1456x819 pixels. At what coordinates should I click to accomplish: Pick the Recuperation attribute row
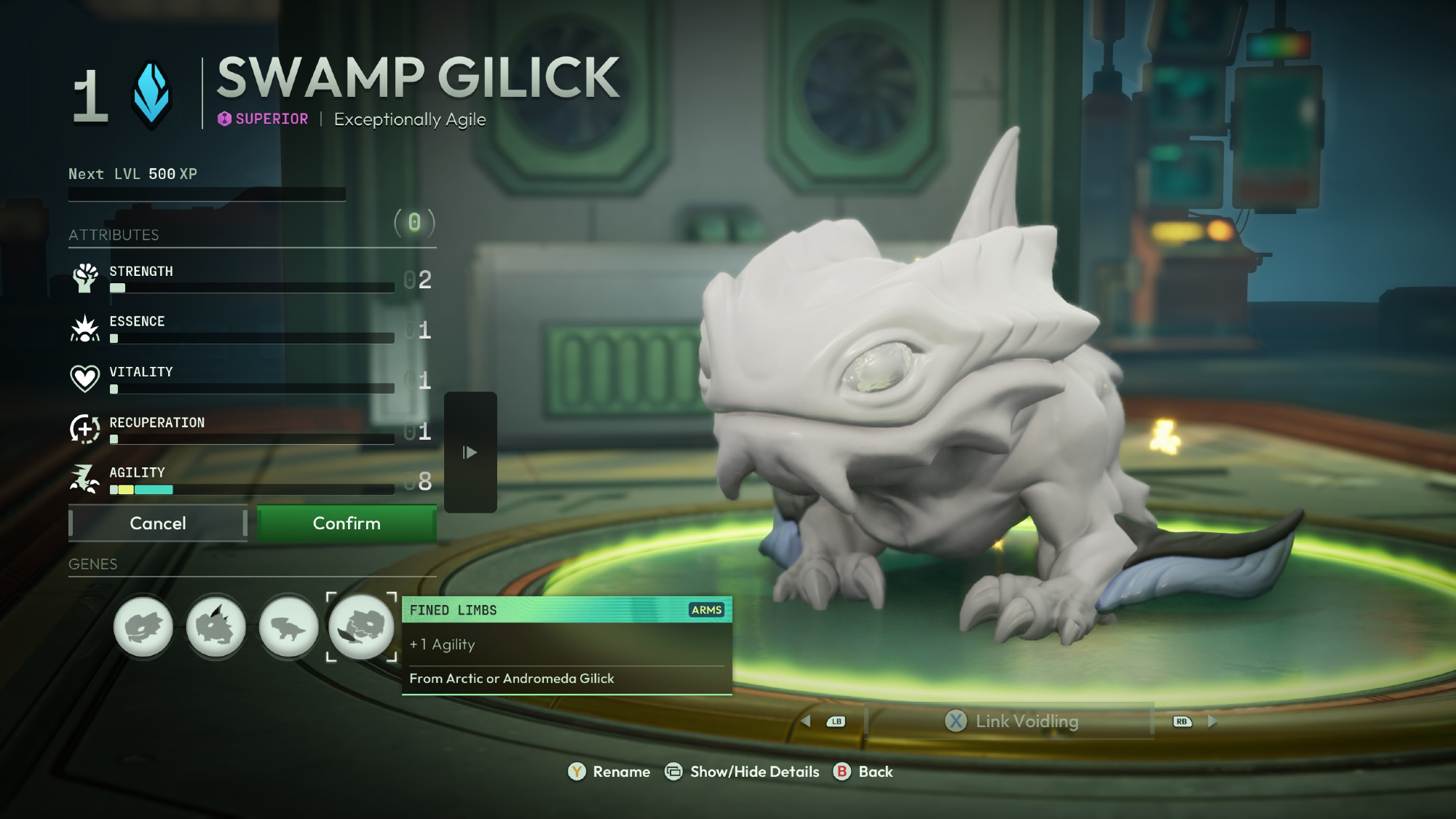tap(251, 430)
